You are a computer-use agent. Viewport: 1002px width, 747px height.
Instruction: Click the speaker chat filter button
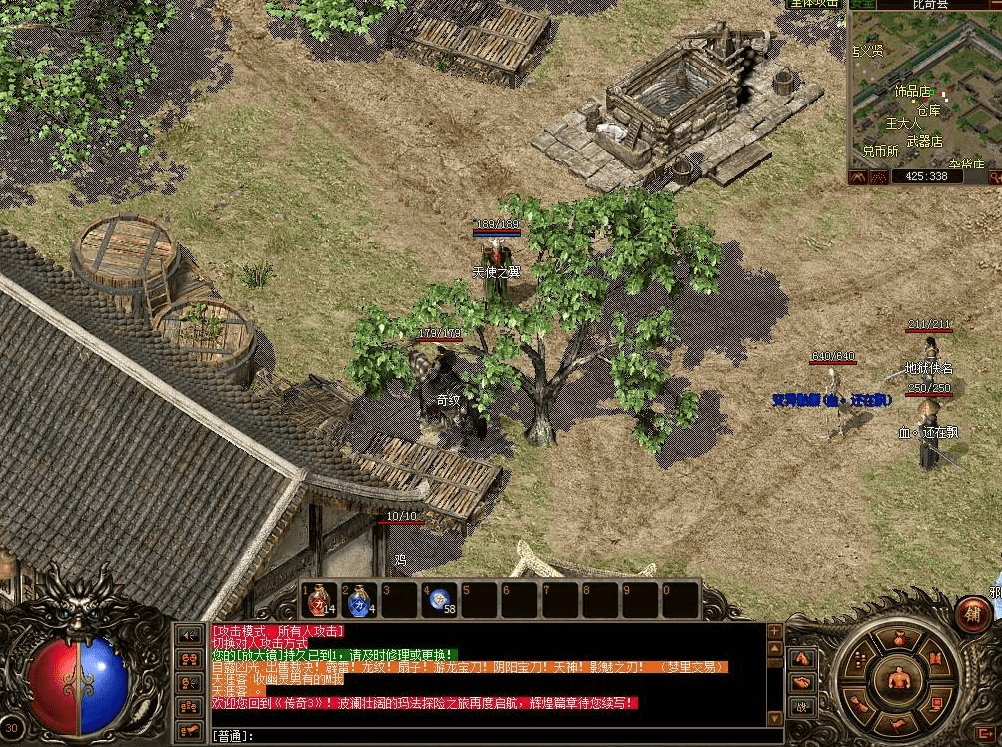coord(188,634)
